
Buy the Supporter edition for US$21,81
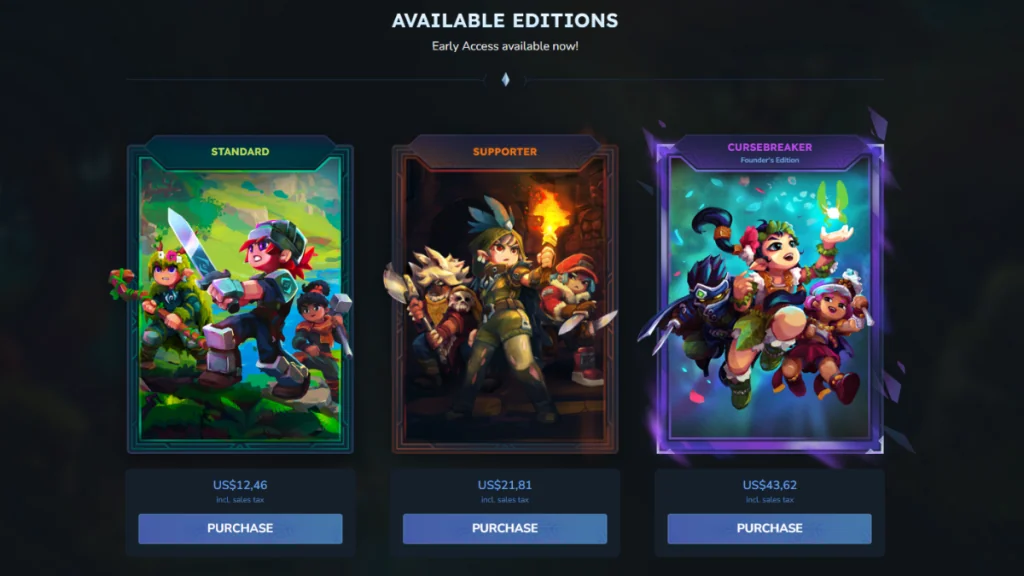[505, 528]
